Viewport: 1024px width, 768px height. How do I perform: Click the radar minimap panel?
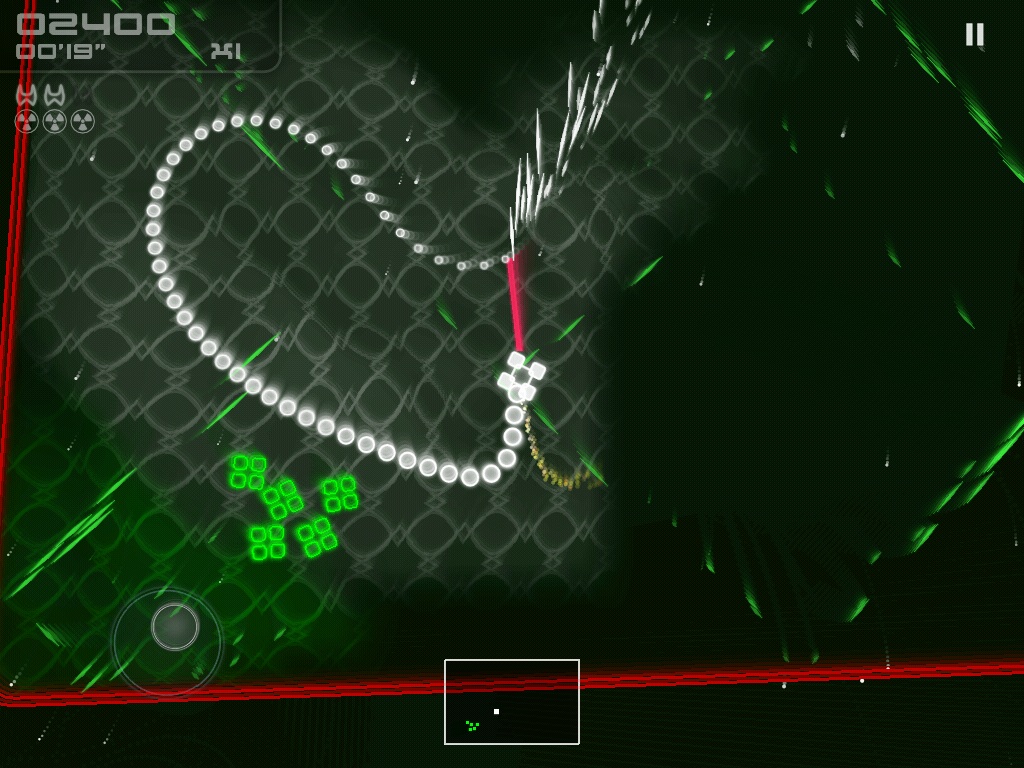point(512,701)
